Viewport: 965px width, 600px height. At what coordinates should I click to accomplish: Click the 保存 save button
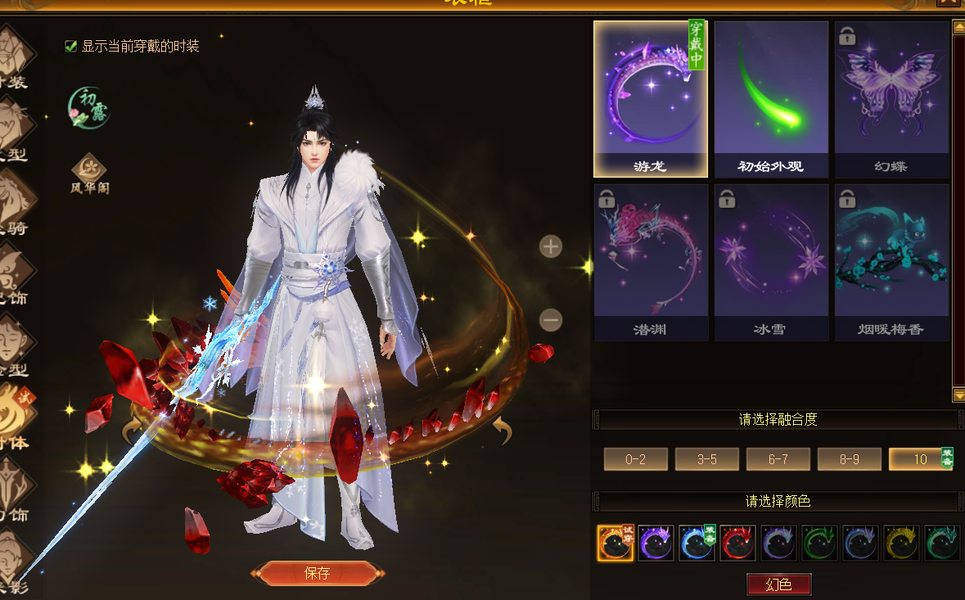click(316, 573)
